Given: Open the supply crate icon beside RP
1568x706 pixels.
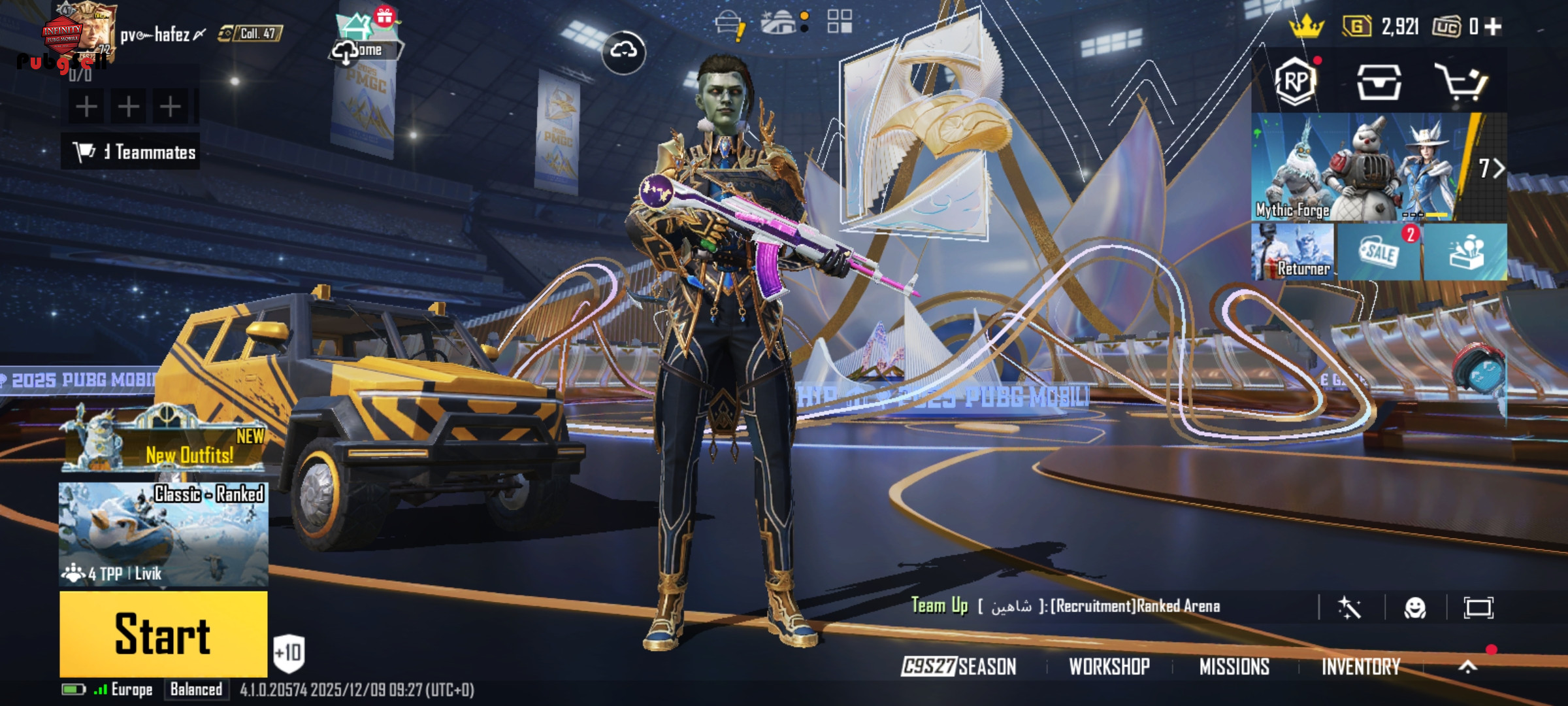Looking at the screenshot, I should (1379, 82).
